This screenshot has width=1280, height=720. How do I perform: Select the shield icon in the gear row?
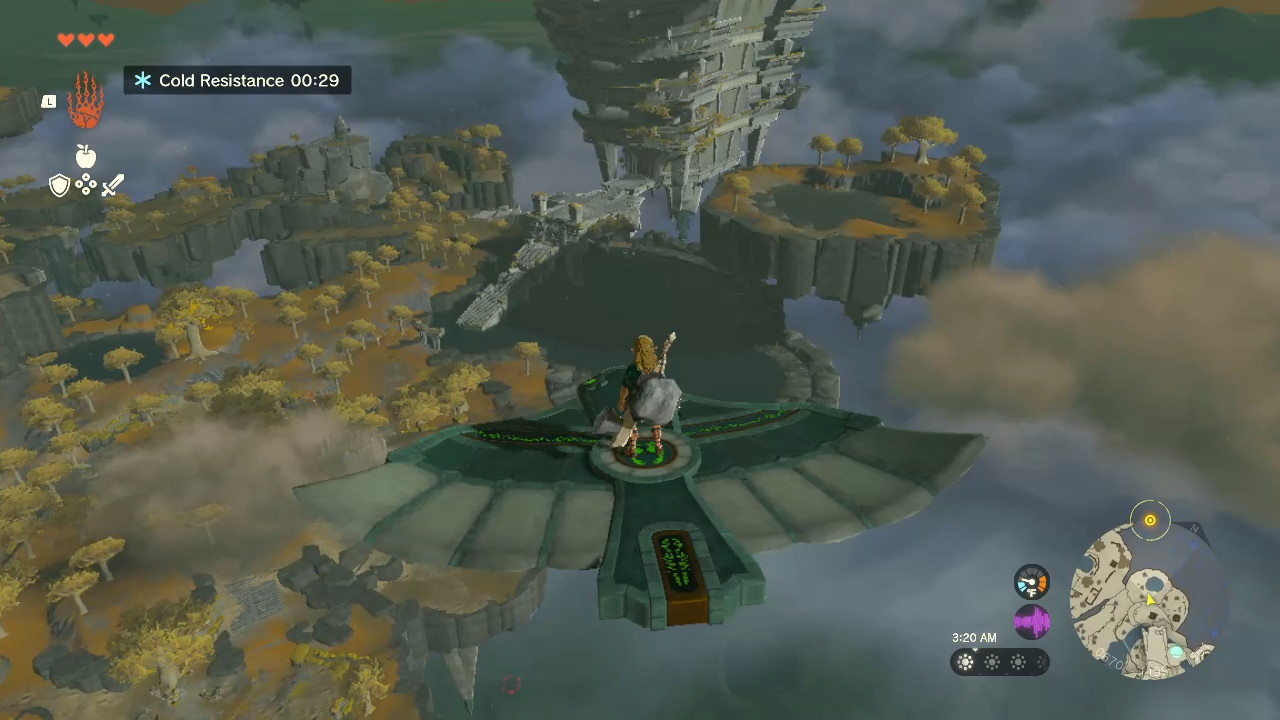pyautogui.click(x=59, y=185)
